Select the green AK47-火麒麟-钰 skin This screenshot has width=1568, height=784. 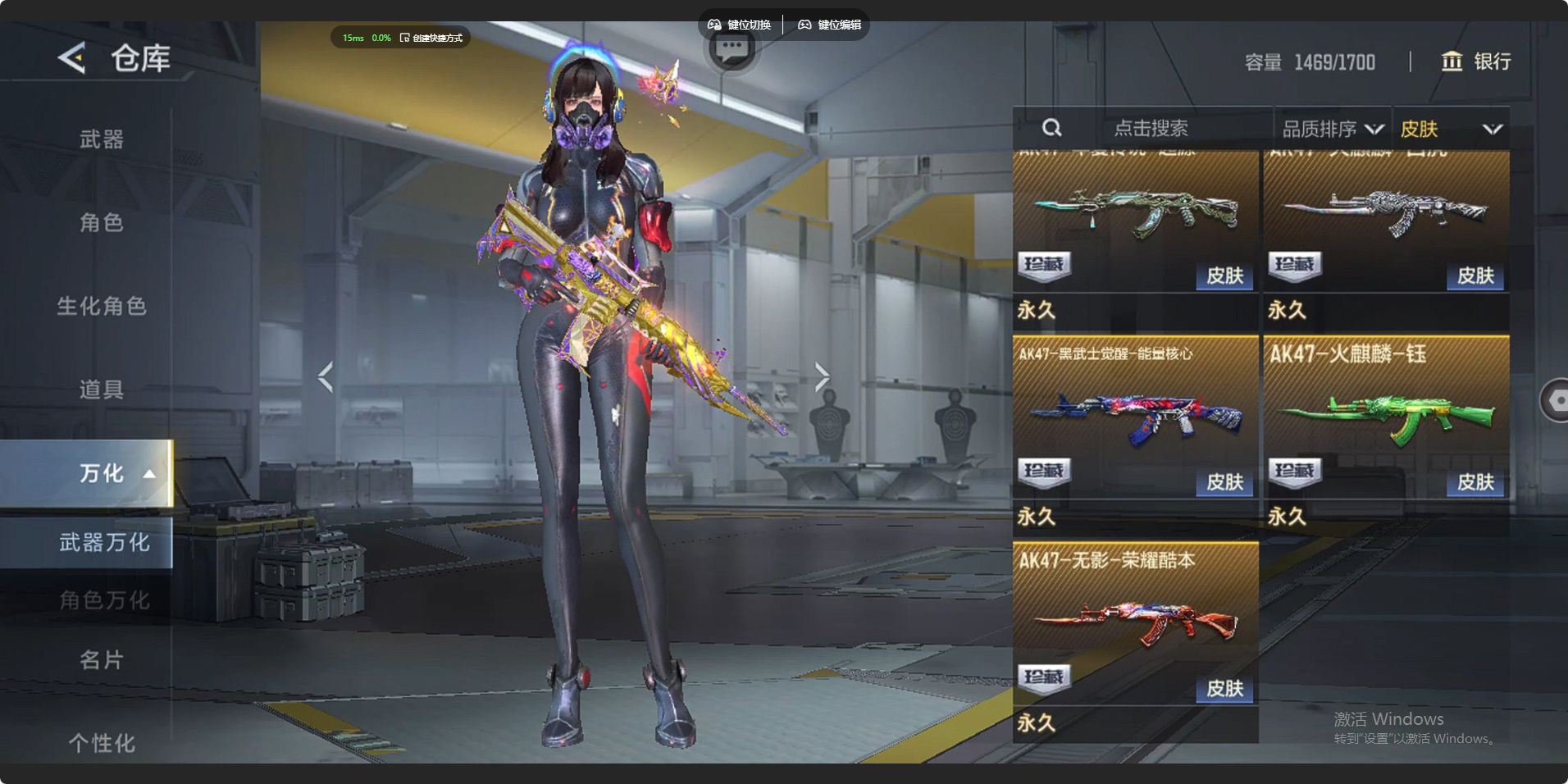(x=1386, y=418)
